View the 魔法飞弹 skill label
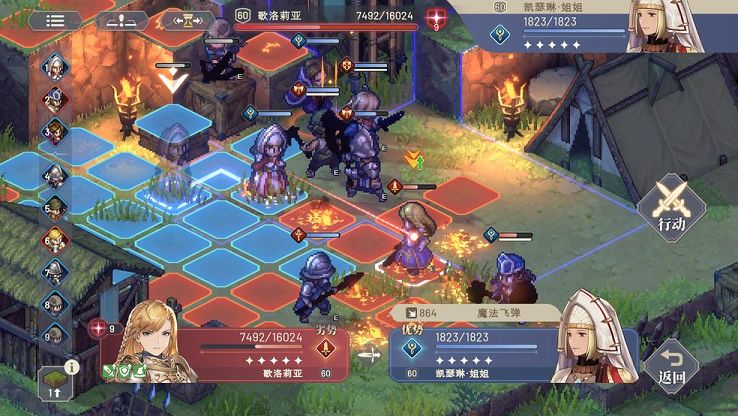This screenshot has width=738, height=416. (x=476, y=314)
